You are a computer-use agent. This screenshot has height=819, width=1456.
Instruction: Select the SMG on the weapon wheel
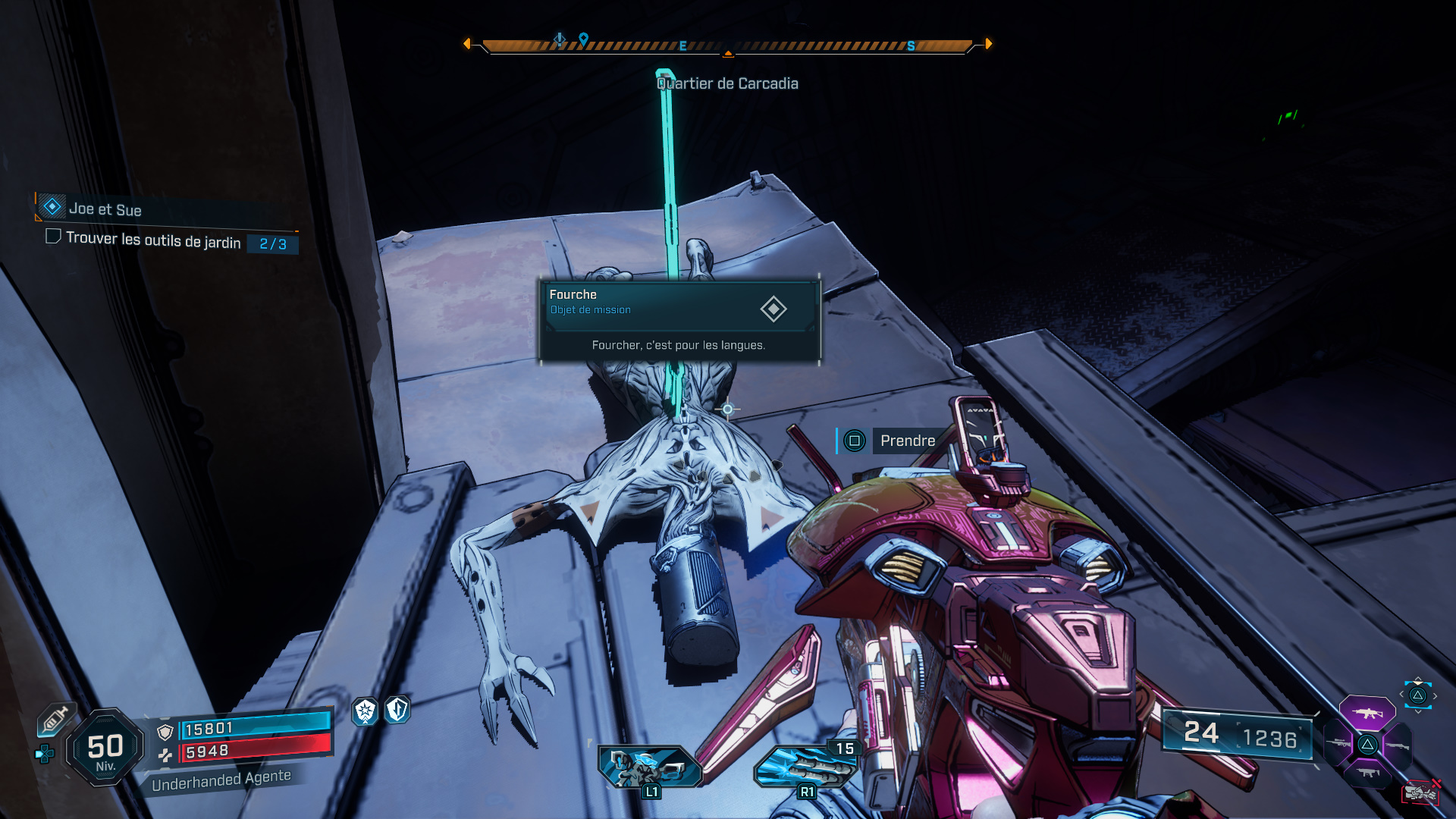(1370, 773)
